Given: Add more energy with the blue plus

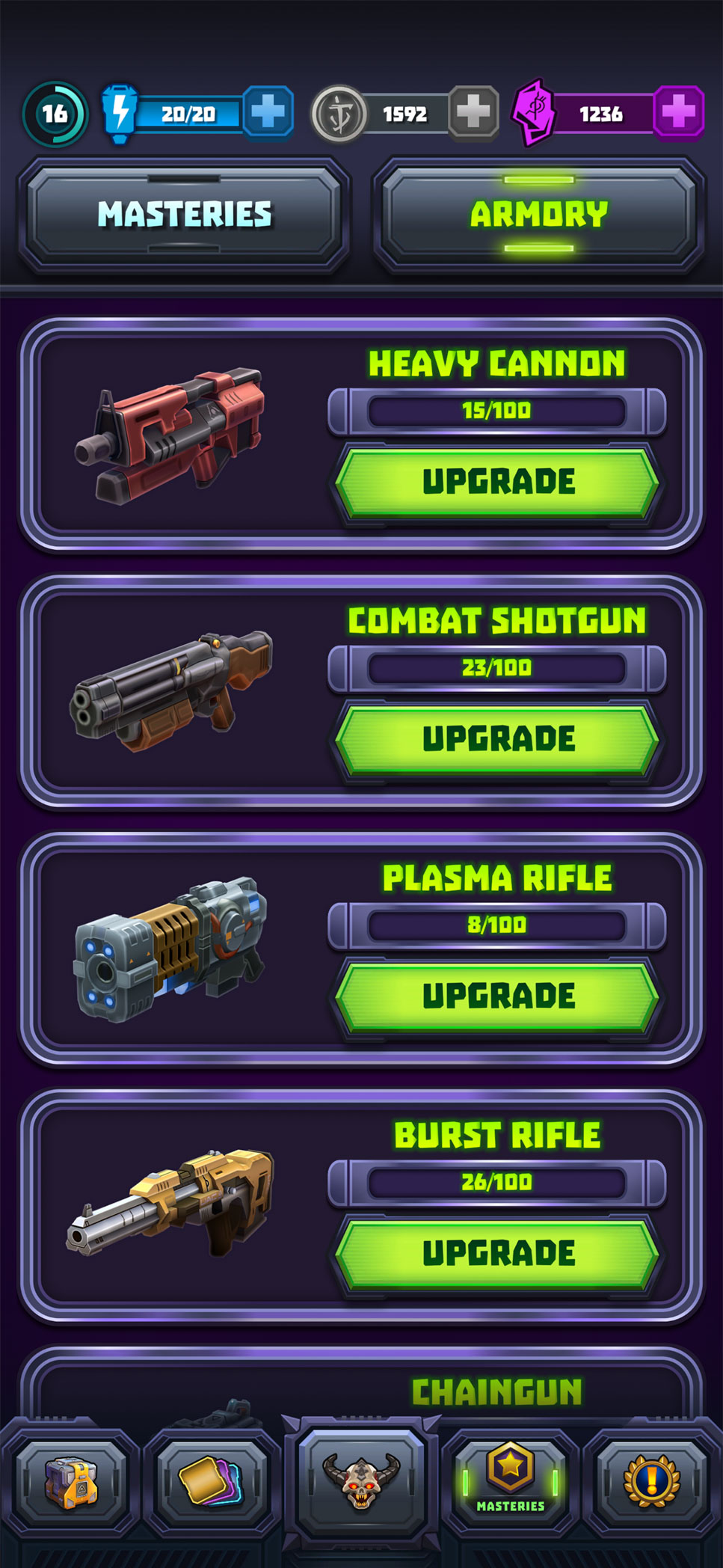Looking at the screenshot, I should pos(268,113).
